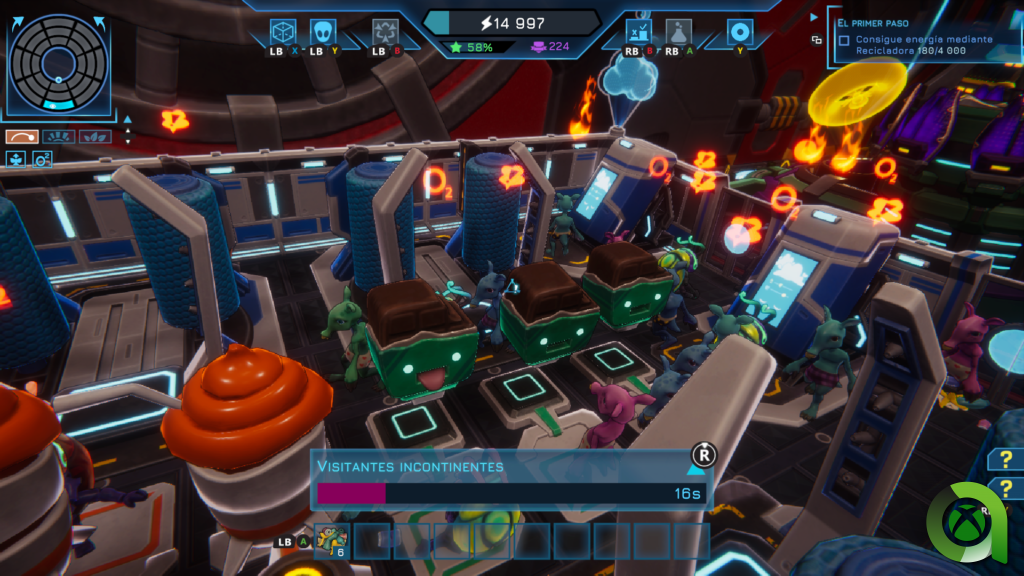Toggle the fountain overlay filter icon
1024x576 pixels.
tap(17, 158)
